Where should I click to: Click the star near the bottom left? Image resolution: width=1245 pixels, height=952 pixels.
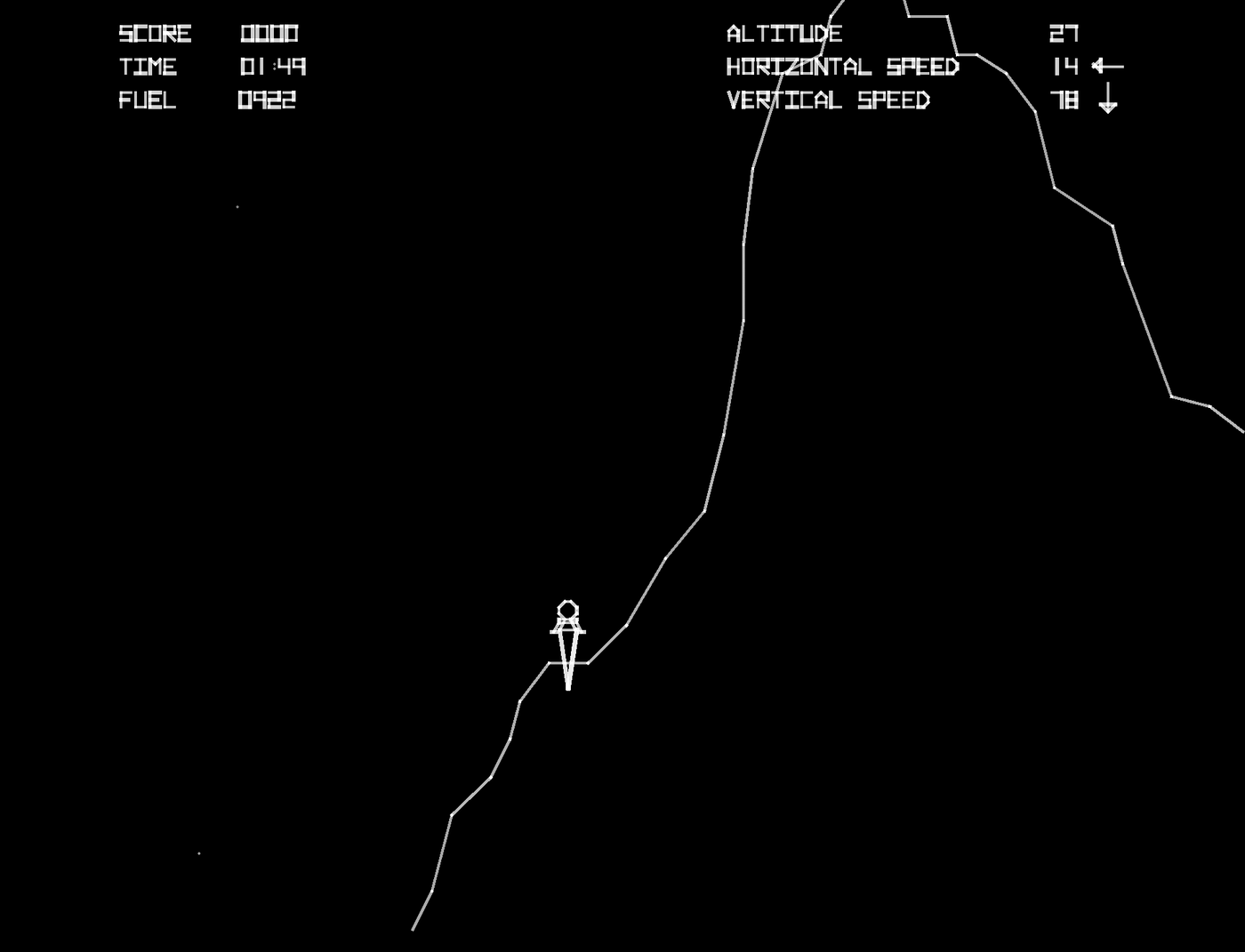click(197, 852)
